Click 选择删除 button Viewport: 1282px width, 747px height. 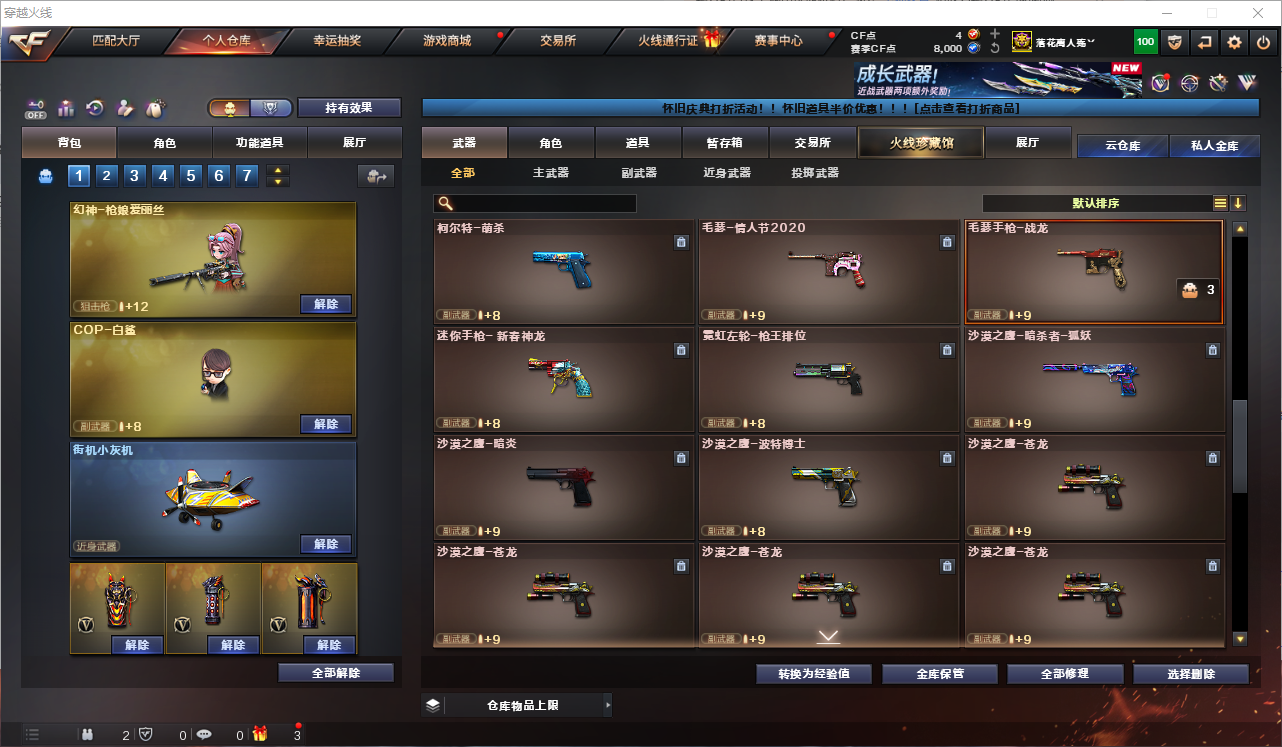coord(1190,674)
